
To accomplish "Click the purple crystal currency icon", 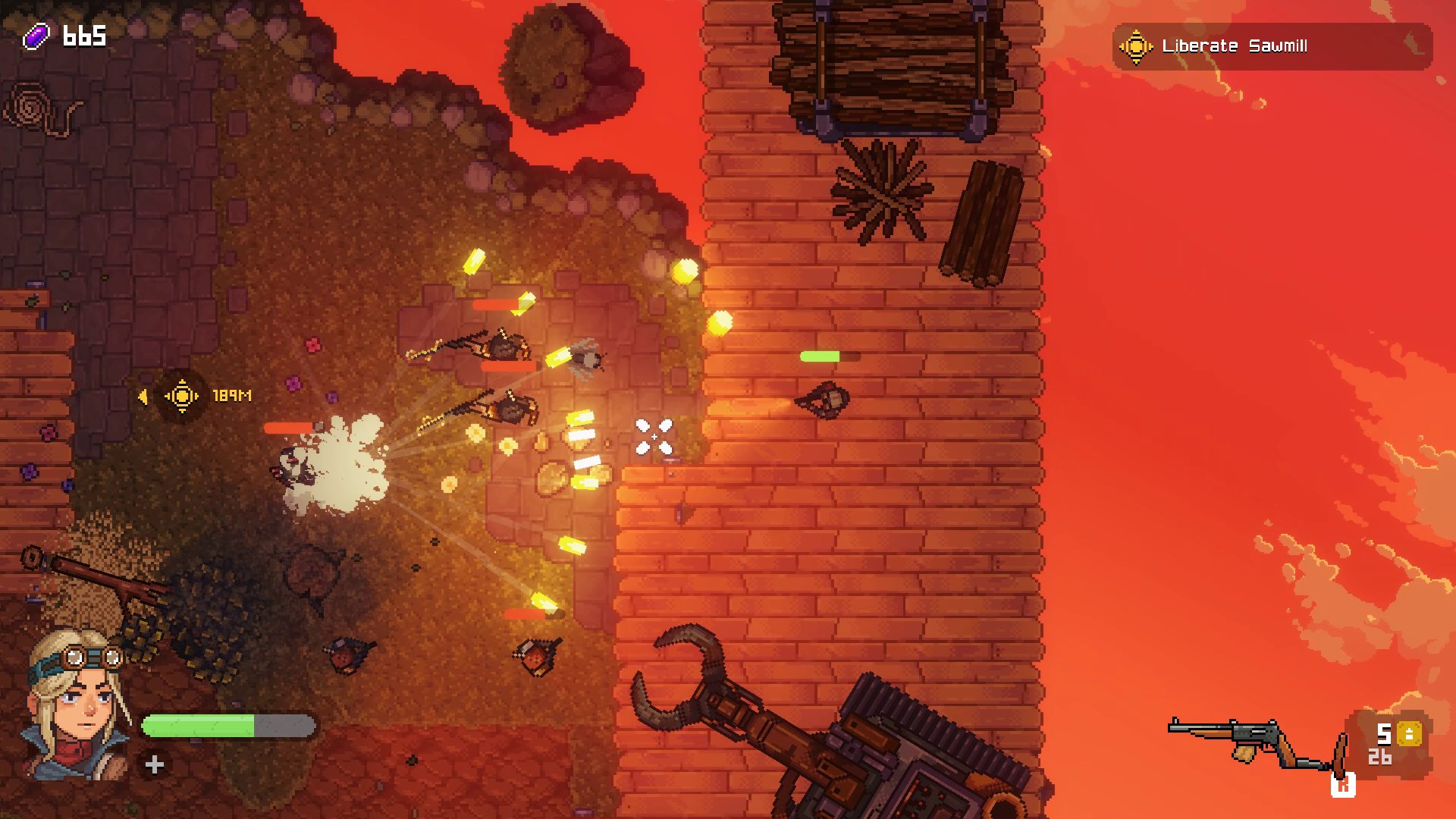I will (36, 36).
